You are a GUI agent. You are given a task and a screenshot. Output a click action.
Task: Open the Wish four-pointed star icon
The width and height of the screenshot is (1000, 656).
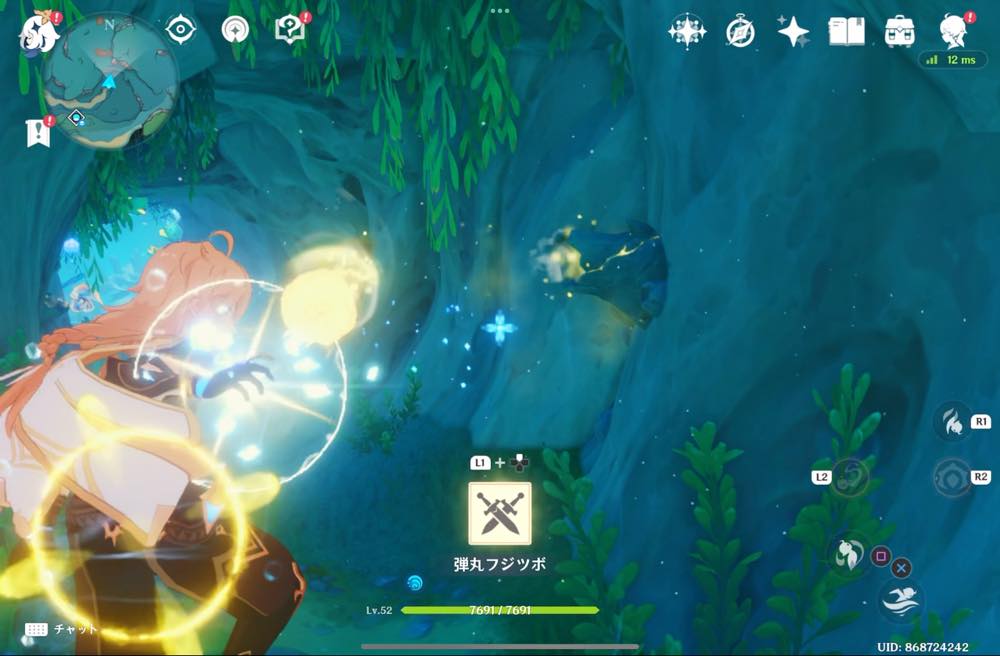[x=793, y=32]
